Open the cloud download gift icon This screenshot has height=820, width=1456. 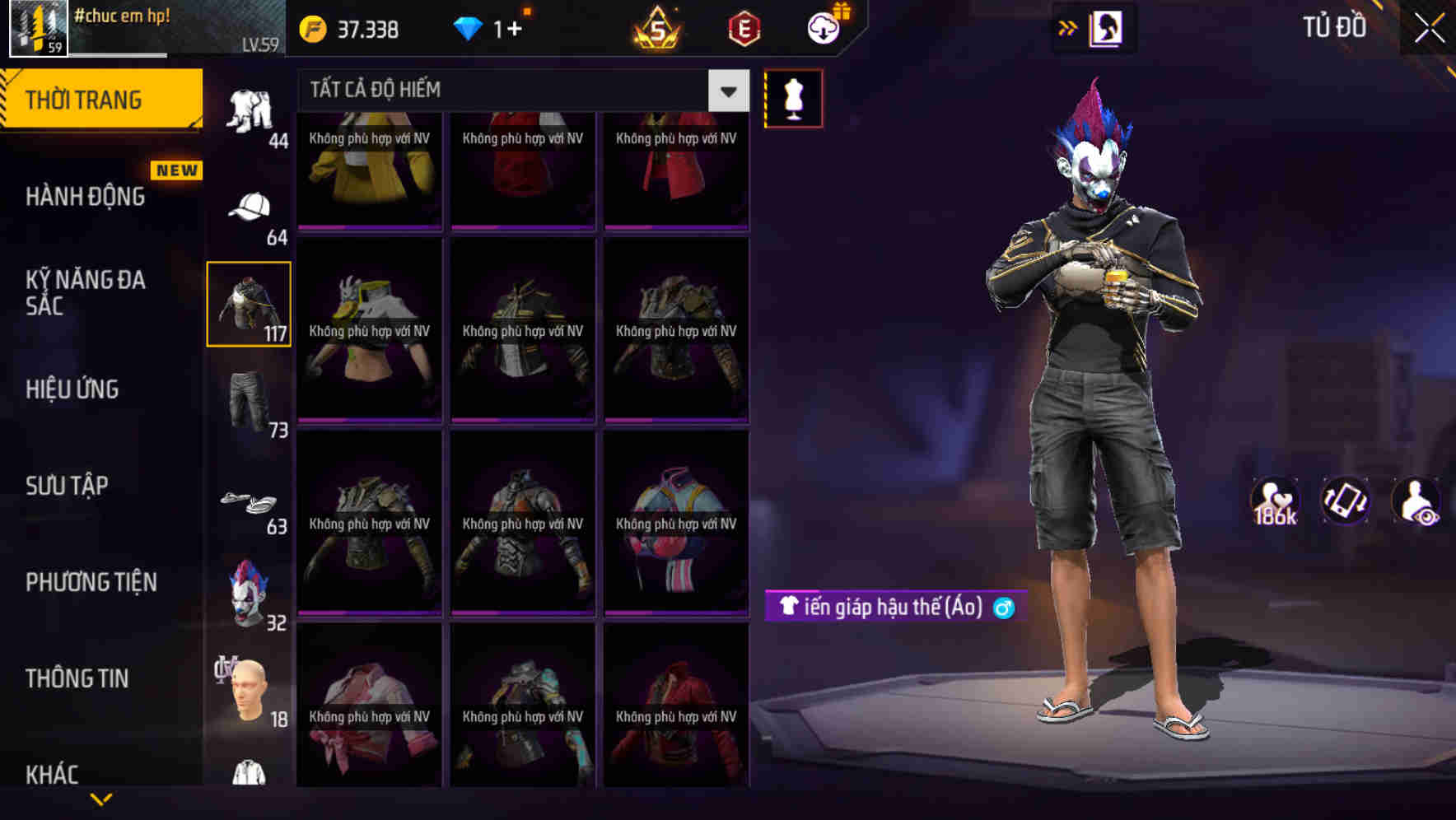tap(823, 27)
